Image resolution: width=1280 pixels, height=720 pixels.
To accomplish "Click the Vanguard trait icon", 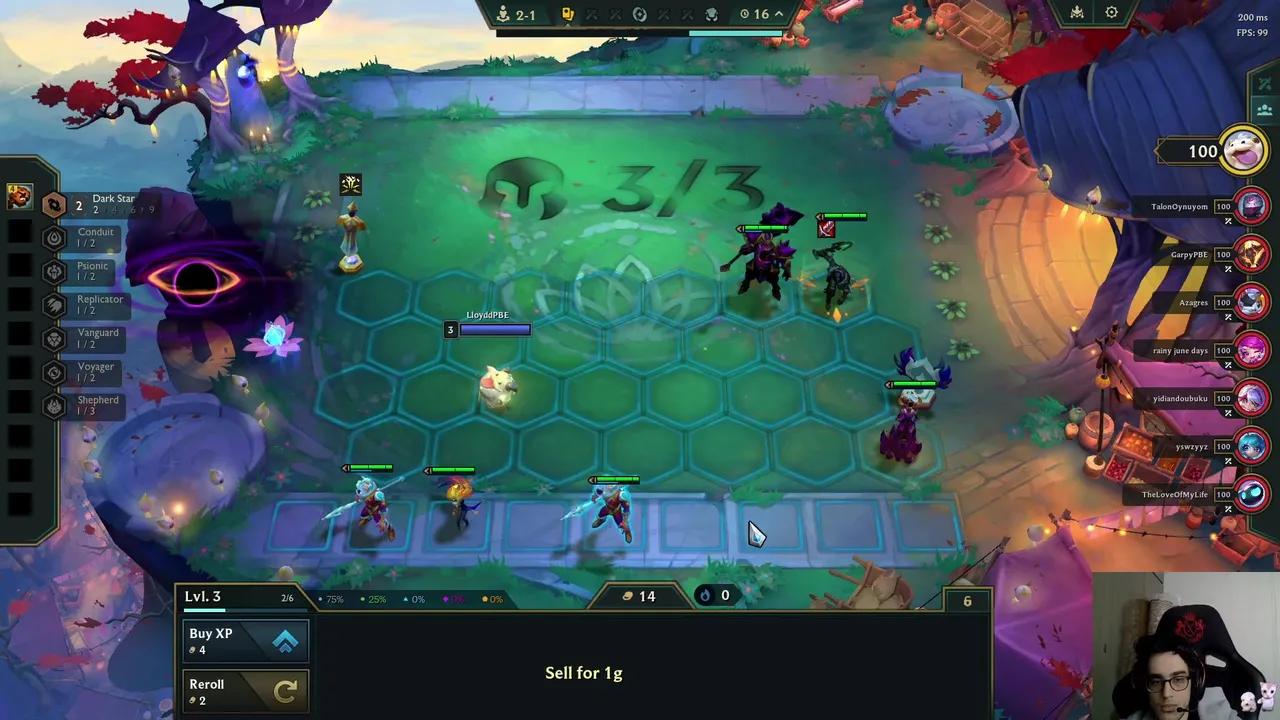I will click(51, 338).
